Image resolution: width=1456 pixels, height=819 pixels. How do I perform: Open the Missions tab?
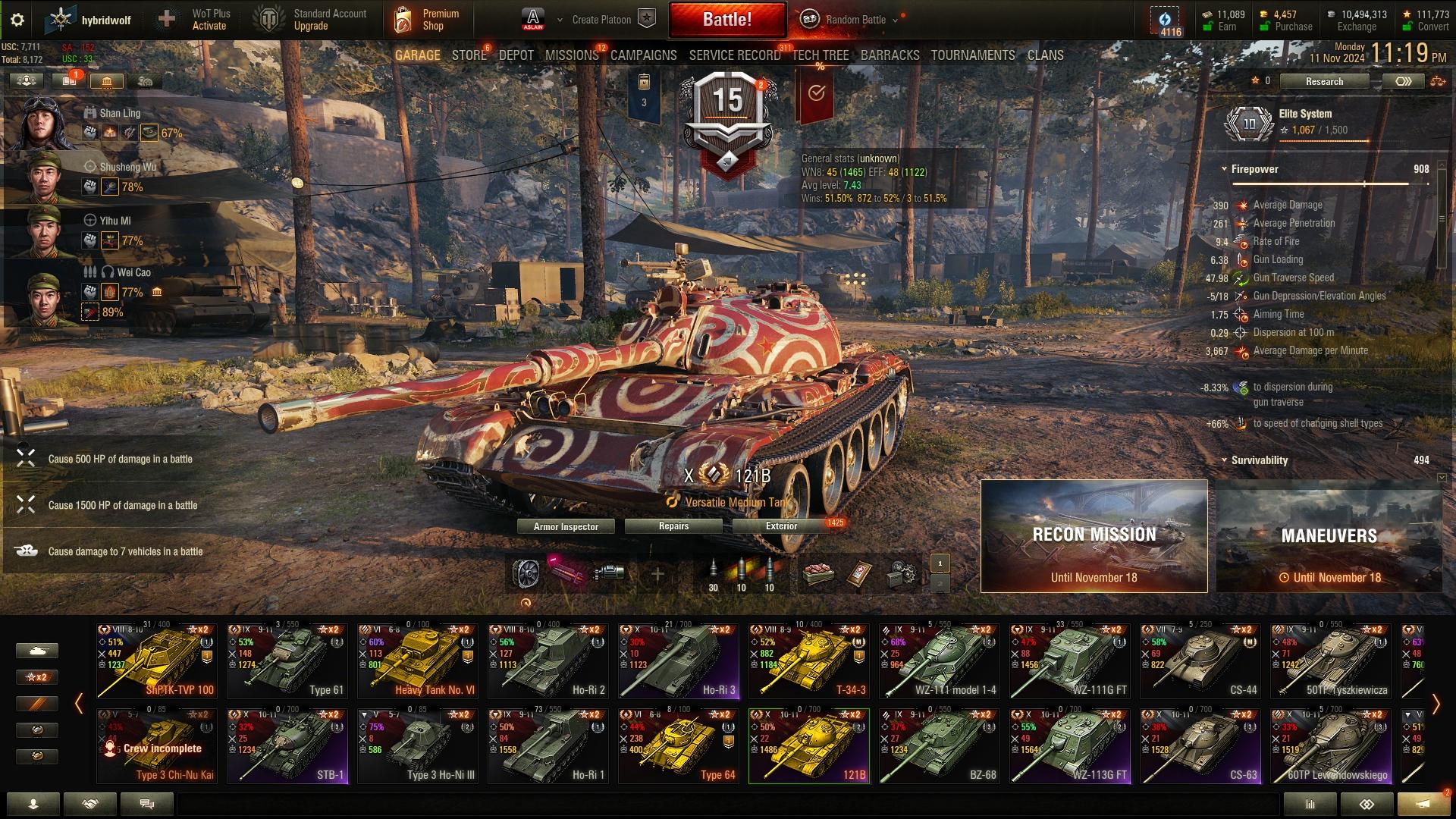pos(572,55)
